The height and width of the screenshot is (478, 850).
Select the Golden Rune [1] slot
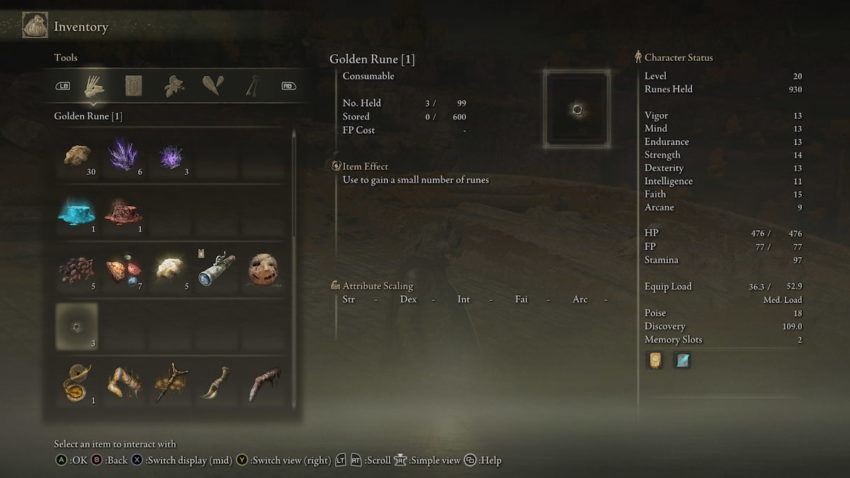point(76,325)
